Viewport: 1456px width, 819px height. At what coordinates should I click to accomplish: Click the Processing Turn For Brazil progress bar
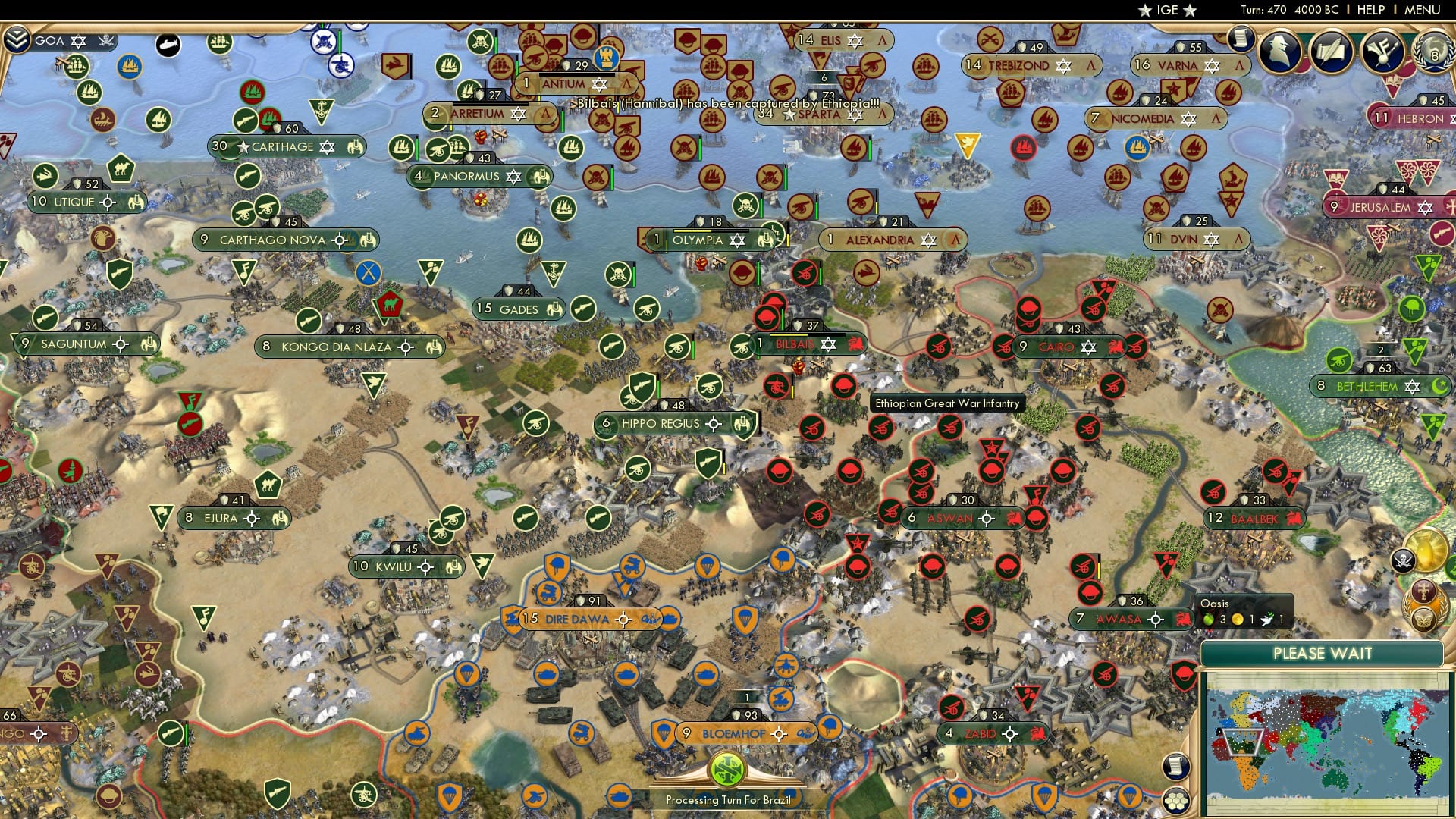729,800
